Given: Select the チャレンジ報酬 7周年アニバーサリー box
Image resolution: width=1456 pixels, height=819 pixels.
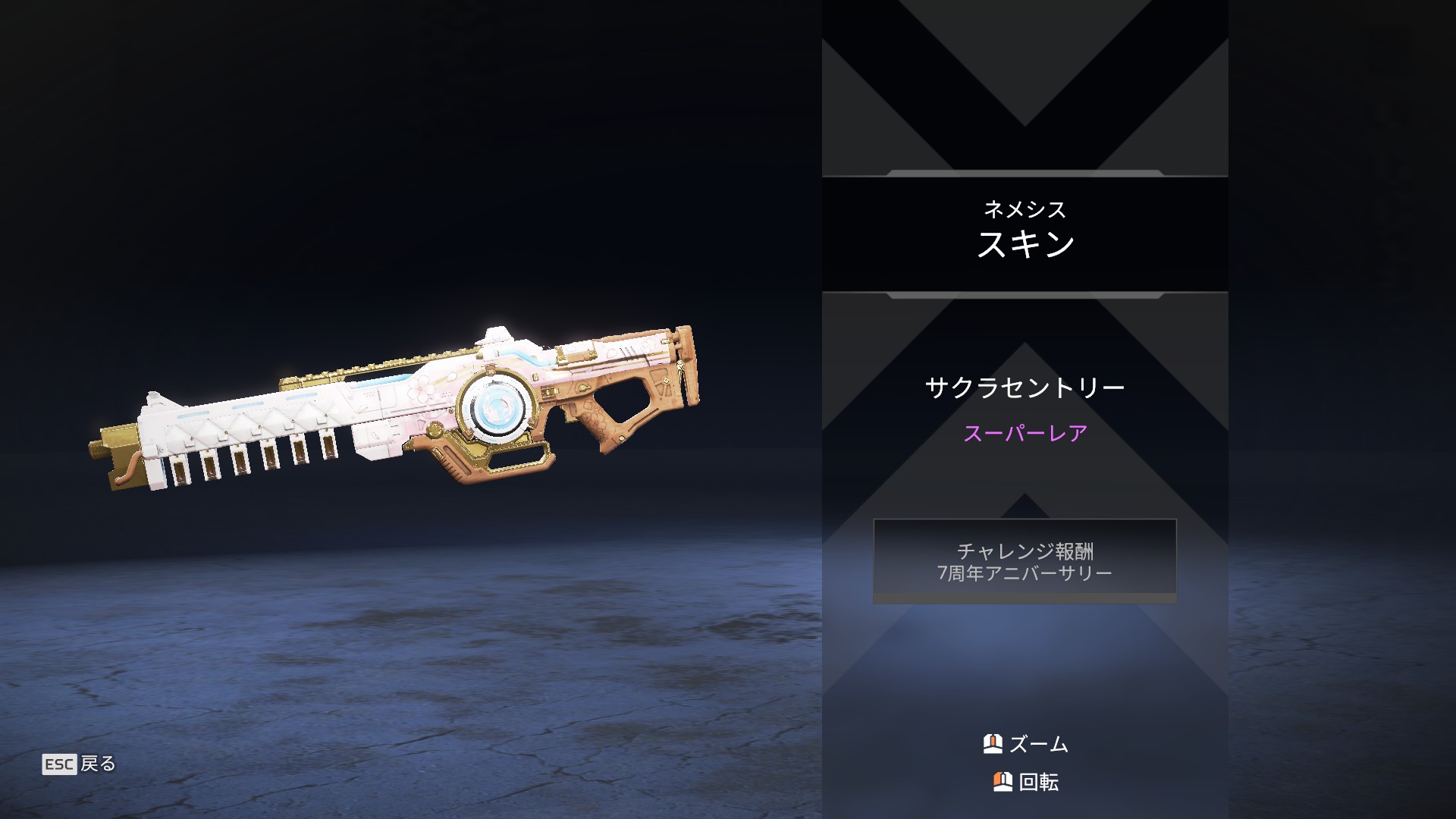Looking at the screenshot, I should click(1025, 561).
